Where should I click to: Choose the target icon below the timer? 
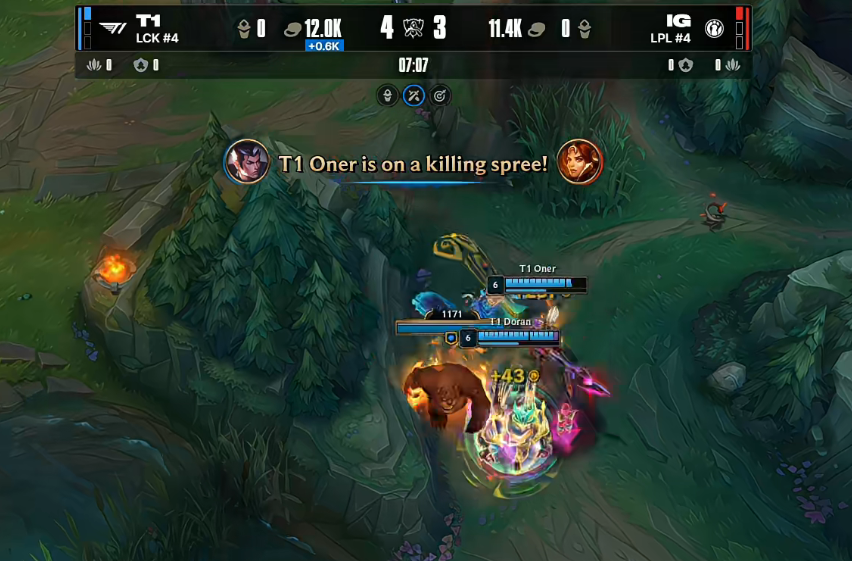tap(440, 96)
